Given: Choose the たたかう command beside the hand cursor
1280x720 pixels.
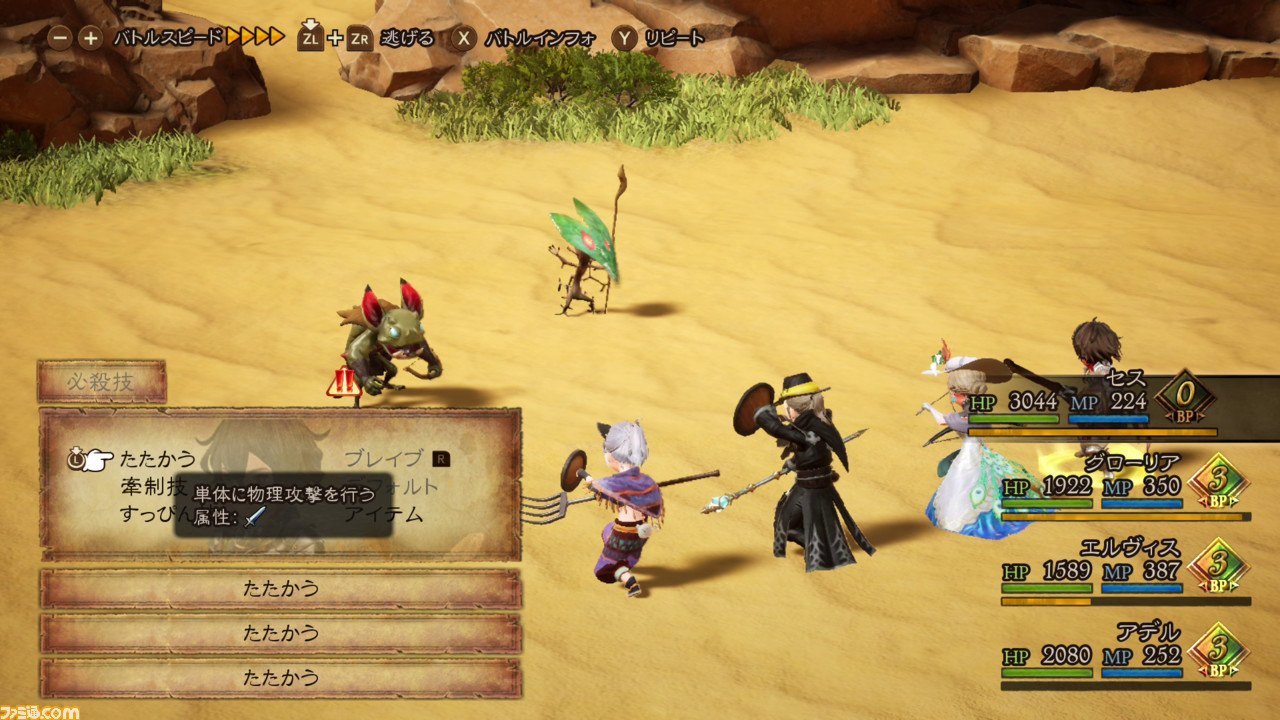Looking at the screenshot, I should 158,460.
